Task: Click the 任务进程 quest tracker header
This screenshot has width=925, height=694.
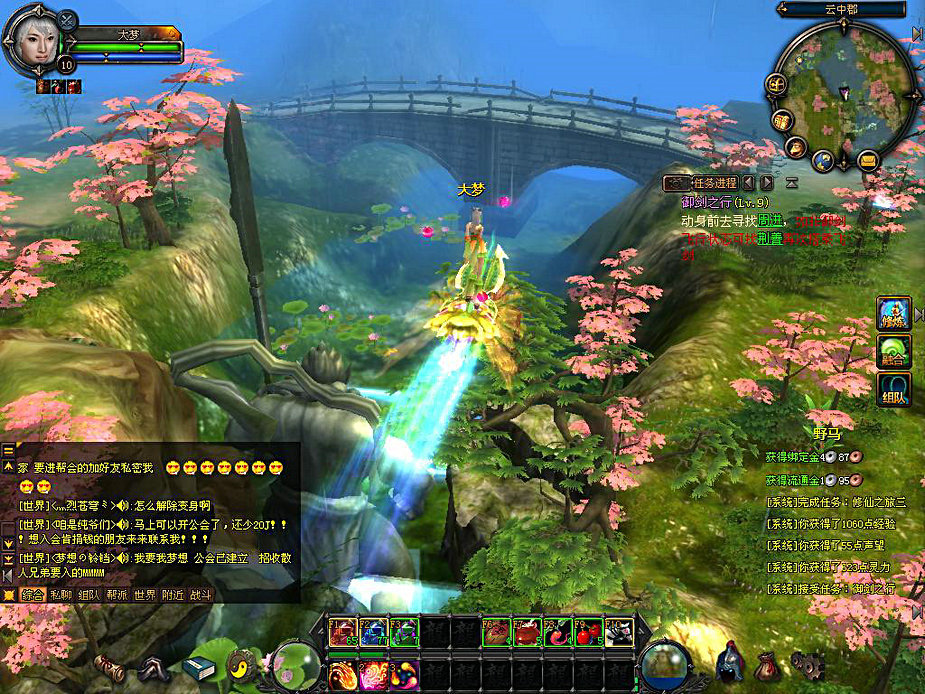Action: [713, 183]
